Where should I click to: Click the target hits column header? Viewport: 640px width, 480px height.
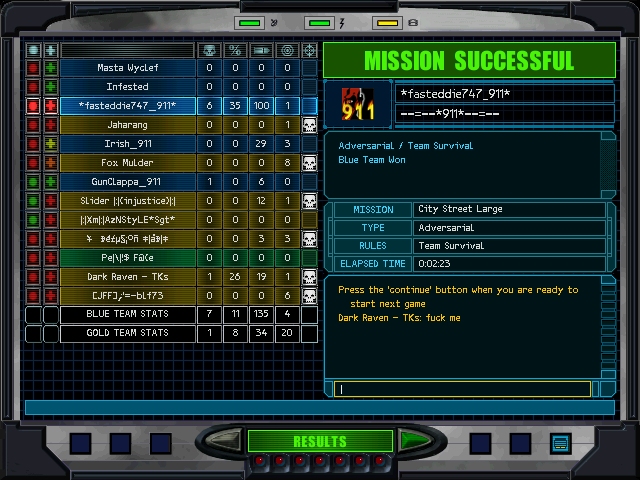pyautogui.click(x=287, y=50)
